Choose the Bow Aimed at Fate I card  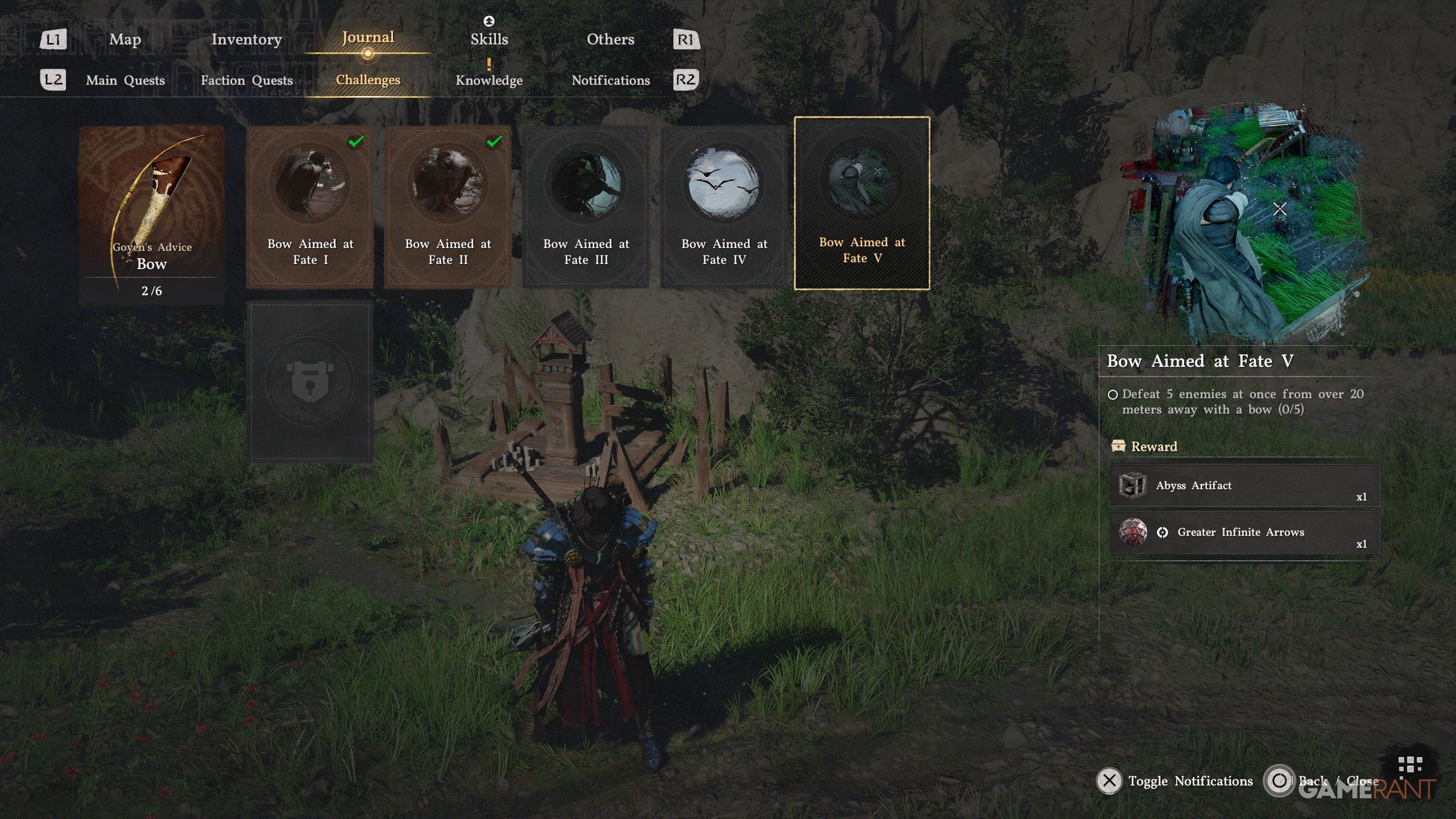[310, 208]
